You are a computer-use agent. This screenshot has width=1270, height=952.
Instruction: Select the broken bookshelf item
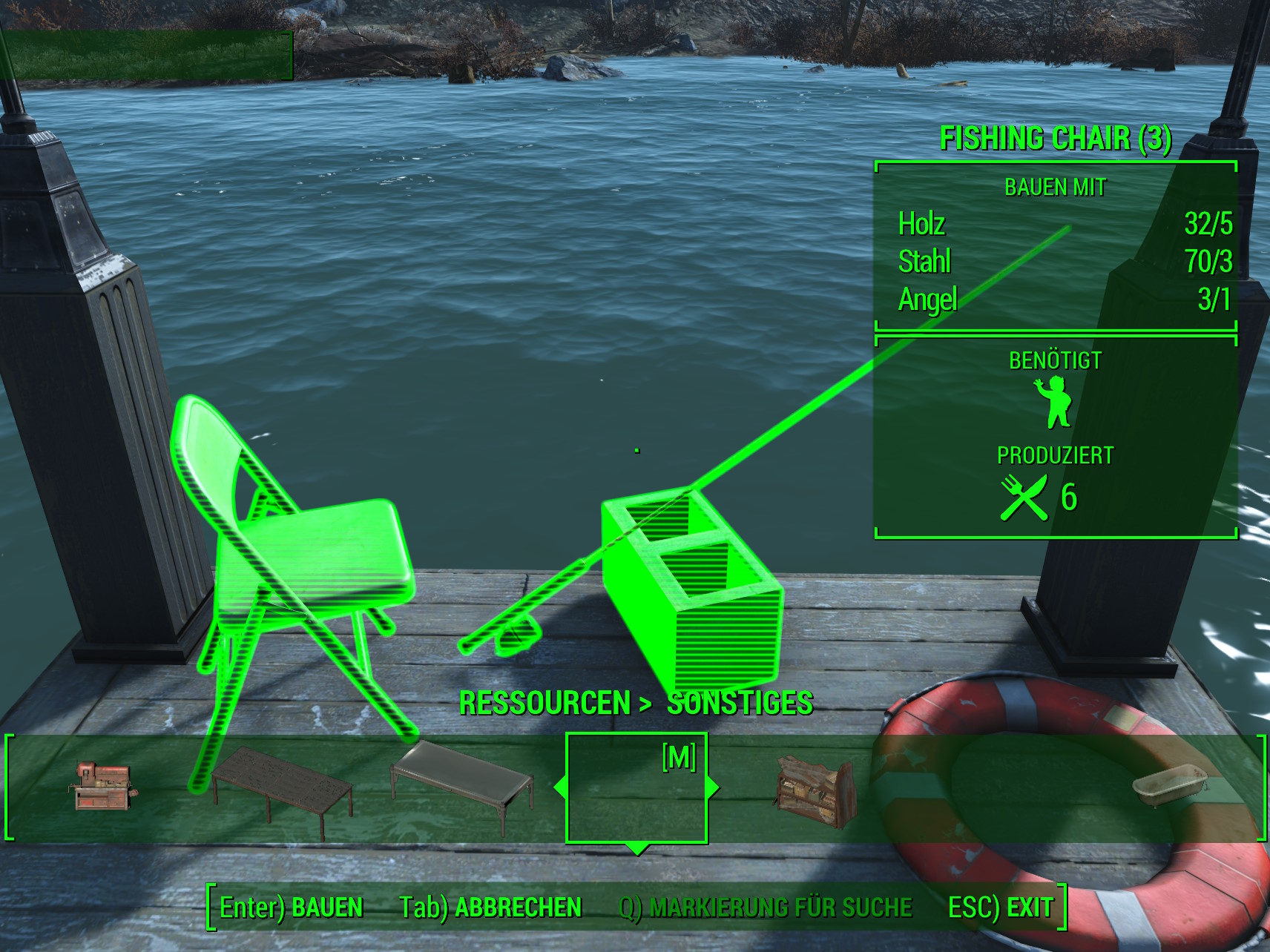(x=814, y=790)
